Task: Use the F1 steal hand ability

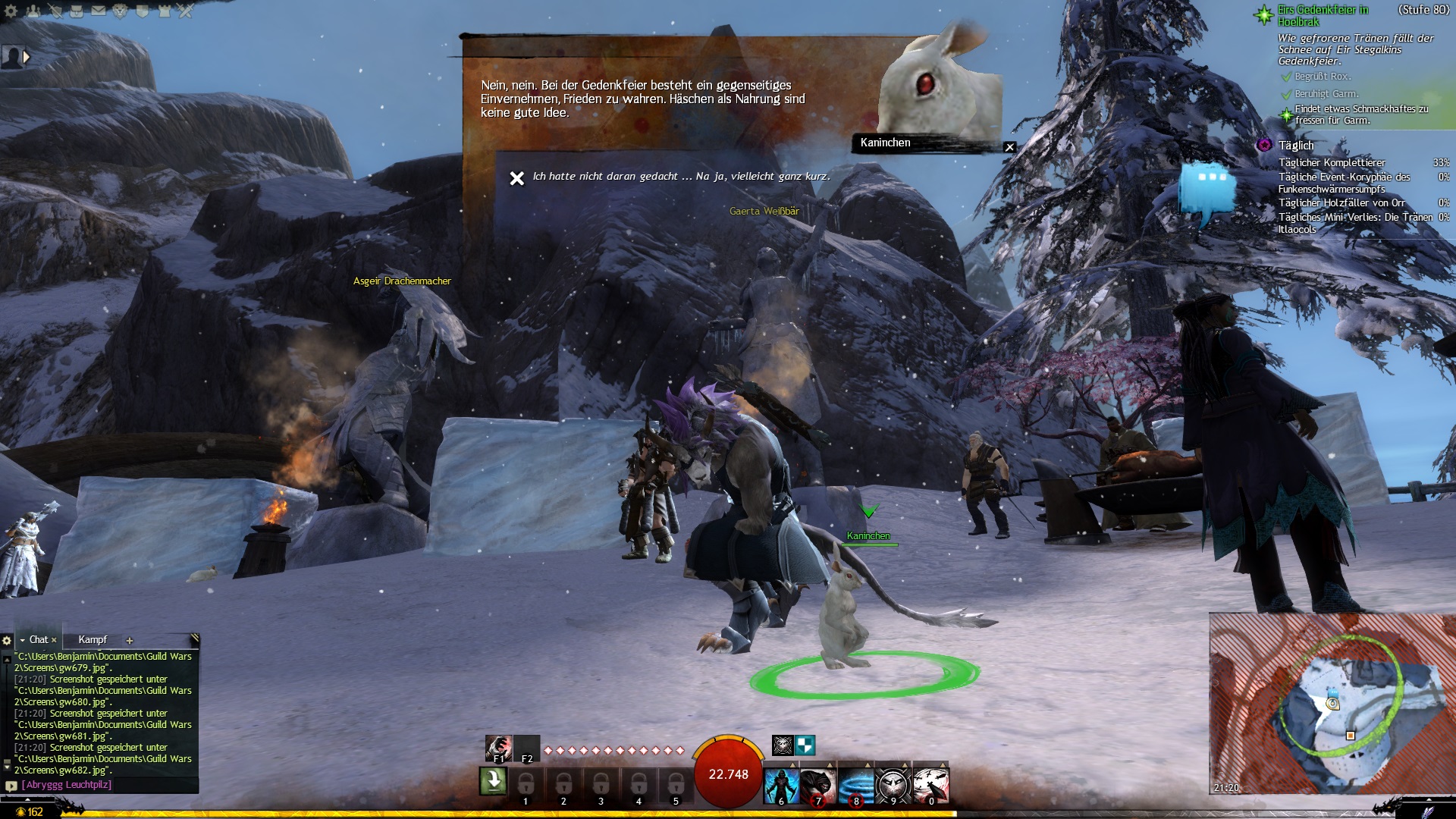Action: tap(498, 748)
